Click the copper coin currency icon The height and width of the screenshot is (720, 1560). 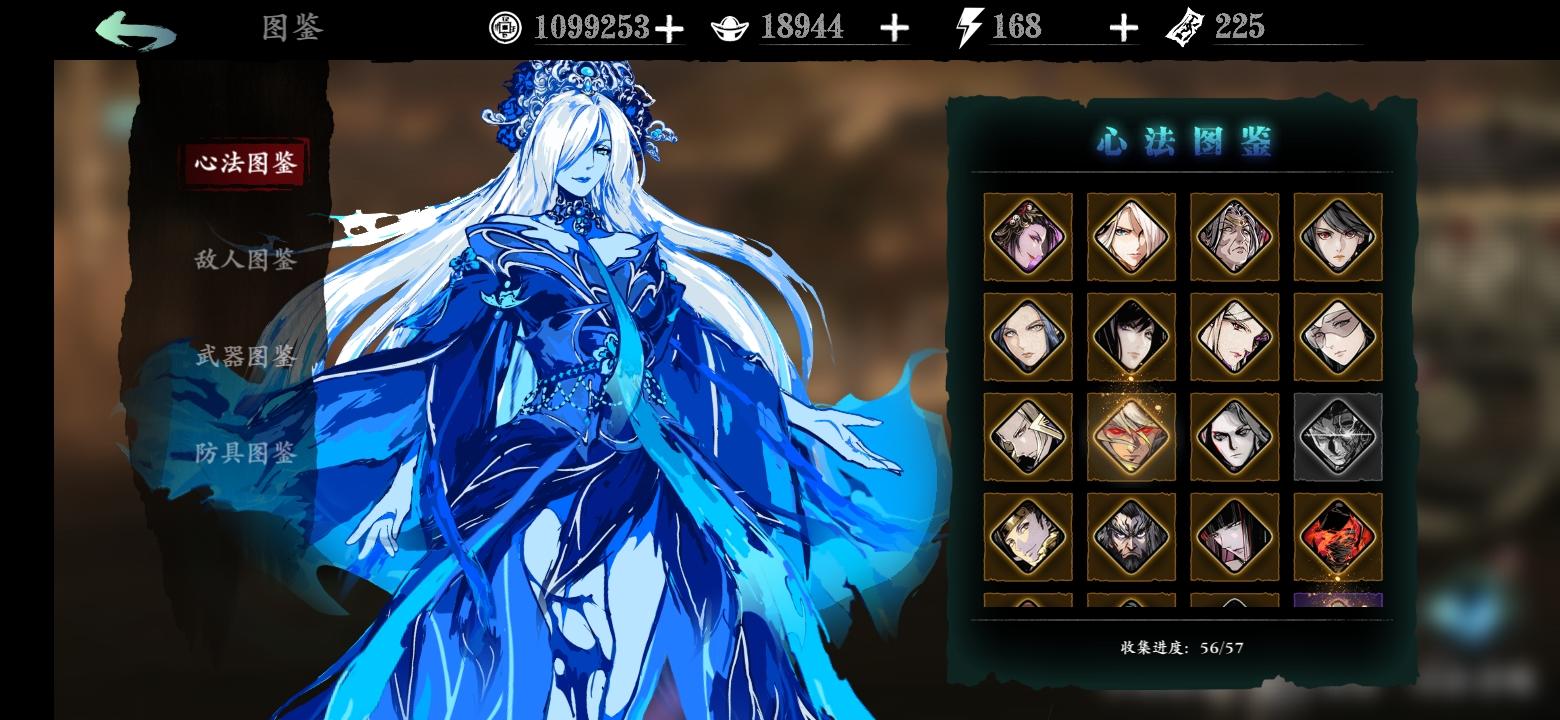click(504, 27)
